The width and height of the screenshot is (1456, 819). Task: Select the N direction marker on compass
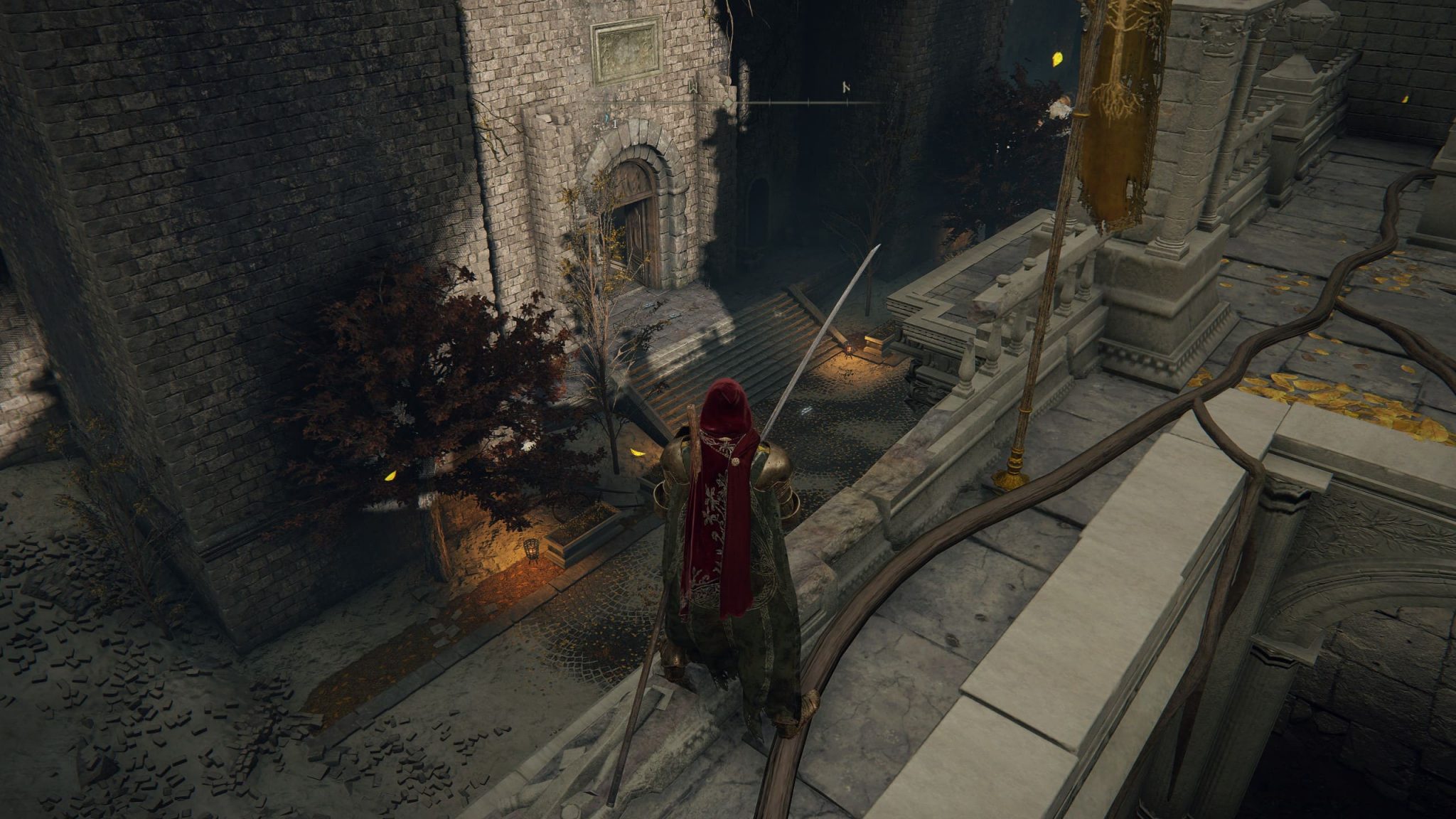(x=846, y=88)
